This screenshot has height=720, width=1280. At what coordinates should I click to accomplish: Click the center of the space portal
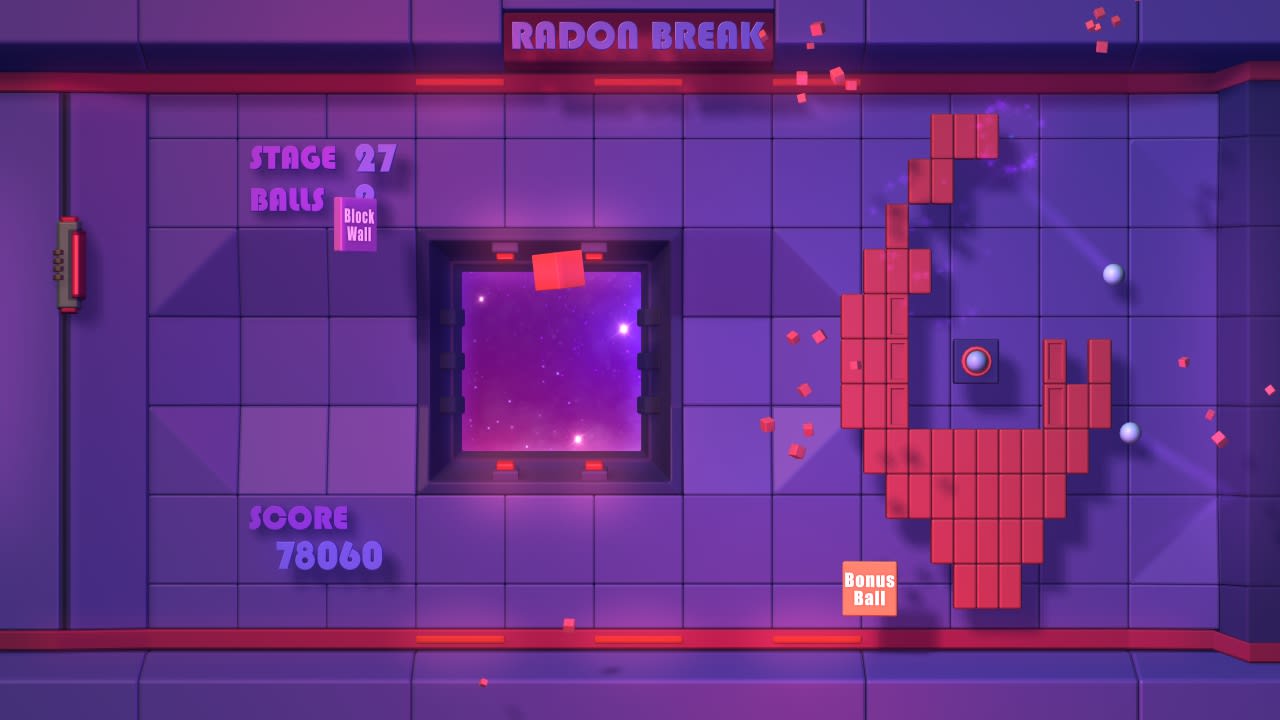point(552,362)
